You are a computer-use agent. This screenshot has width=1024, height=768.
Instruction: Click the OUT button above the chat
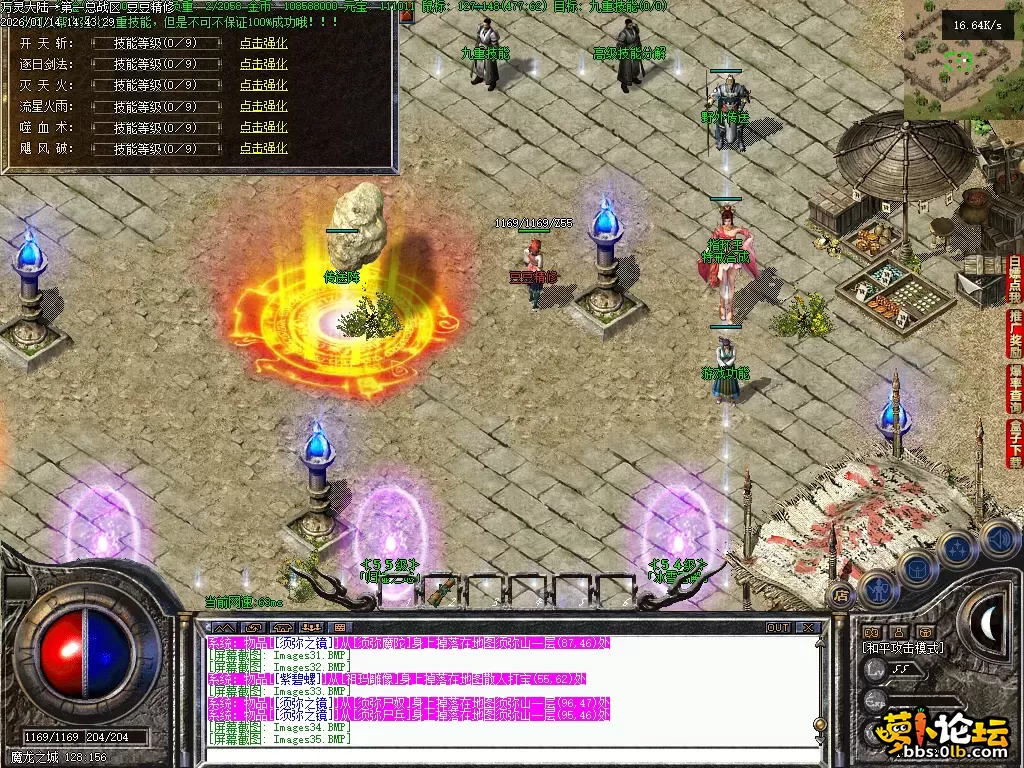(777, 628)
